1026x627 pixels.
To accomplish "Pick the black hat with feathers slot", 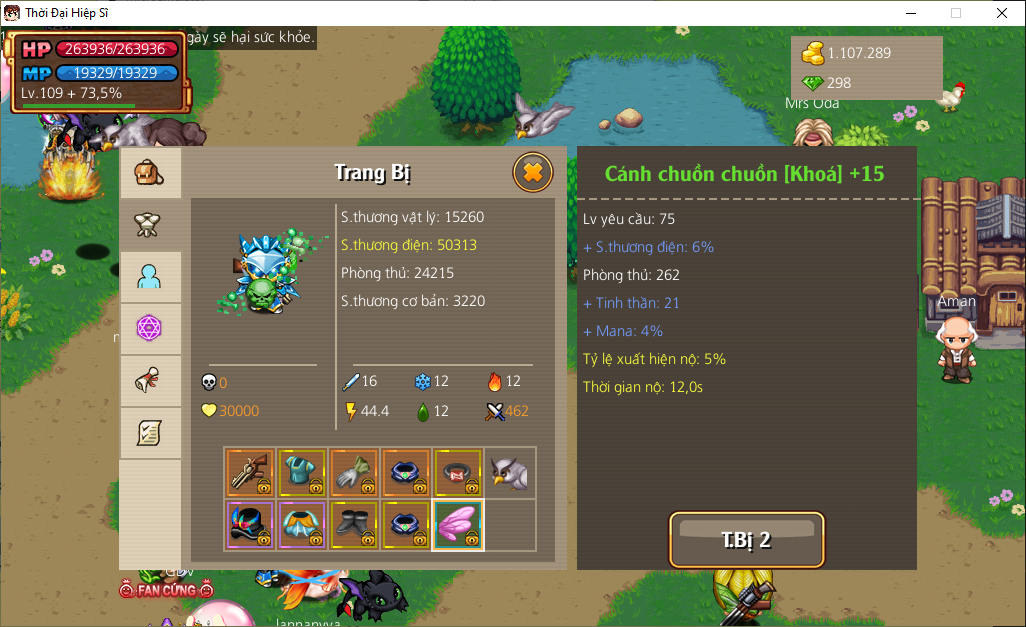I will (251, 525).
